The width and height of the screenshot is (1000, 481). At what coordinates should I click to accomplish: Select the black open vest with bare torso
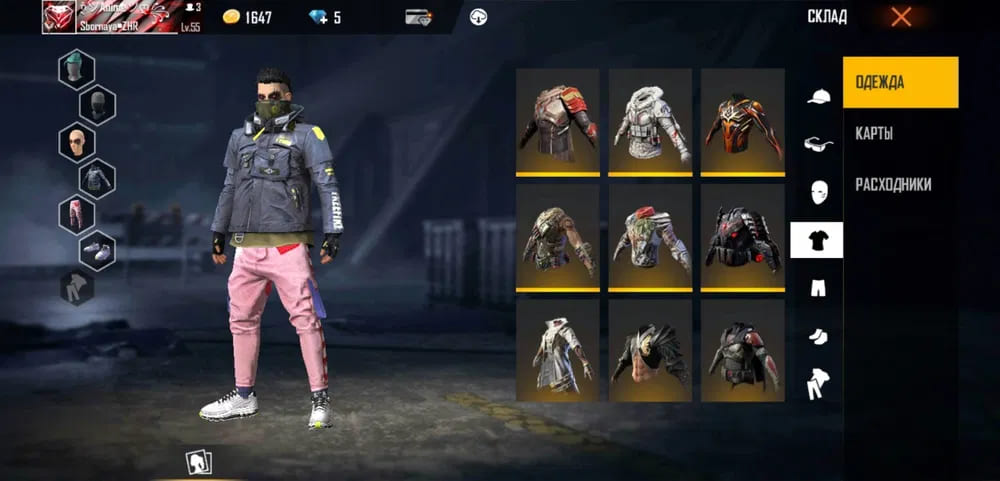[x=650, y=352]
